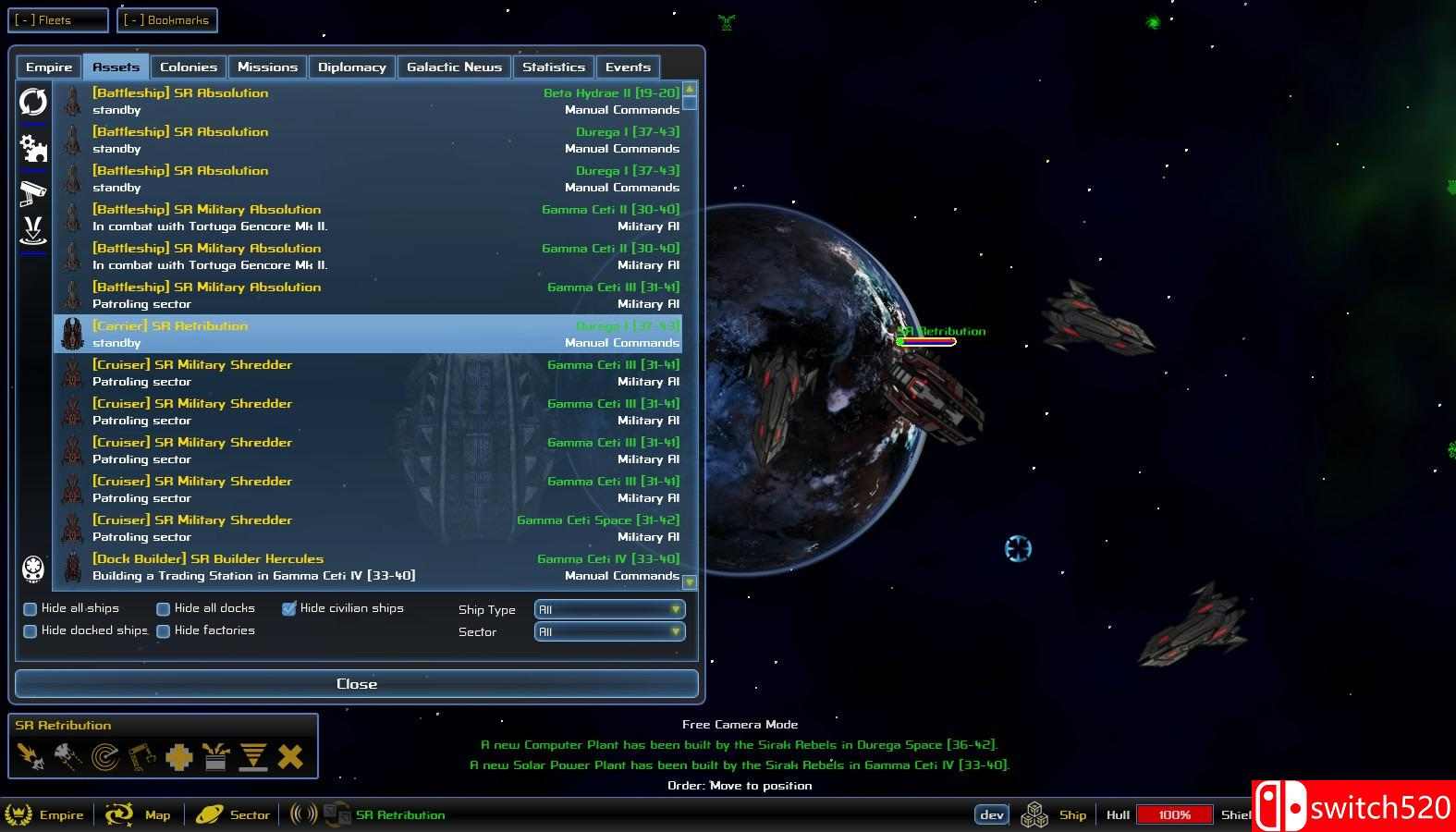Cancel orders with the X icon for SR Retribution

click(290, 756)
